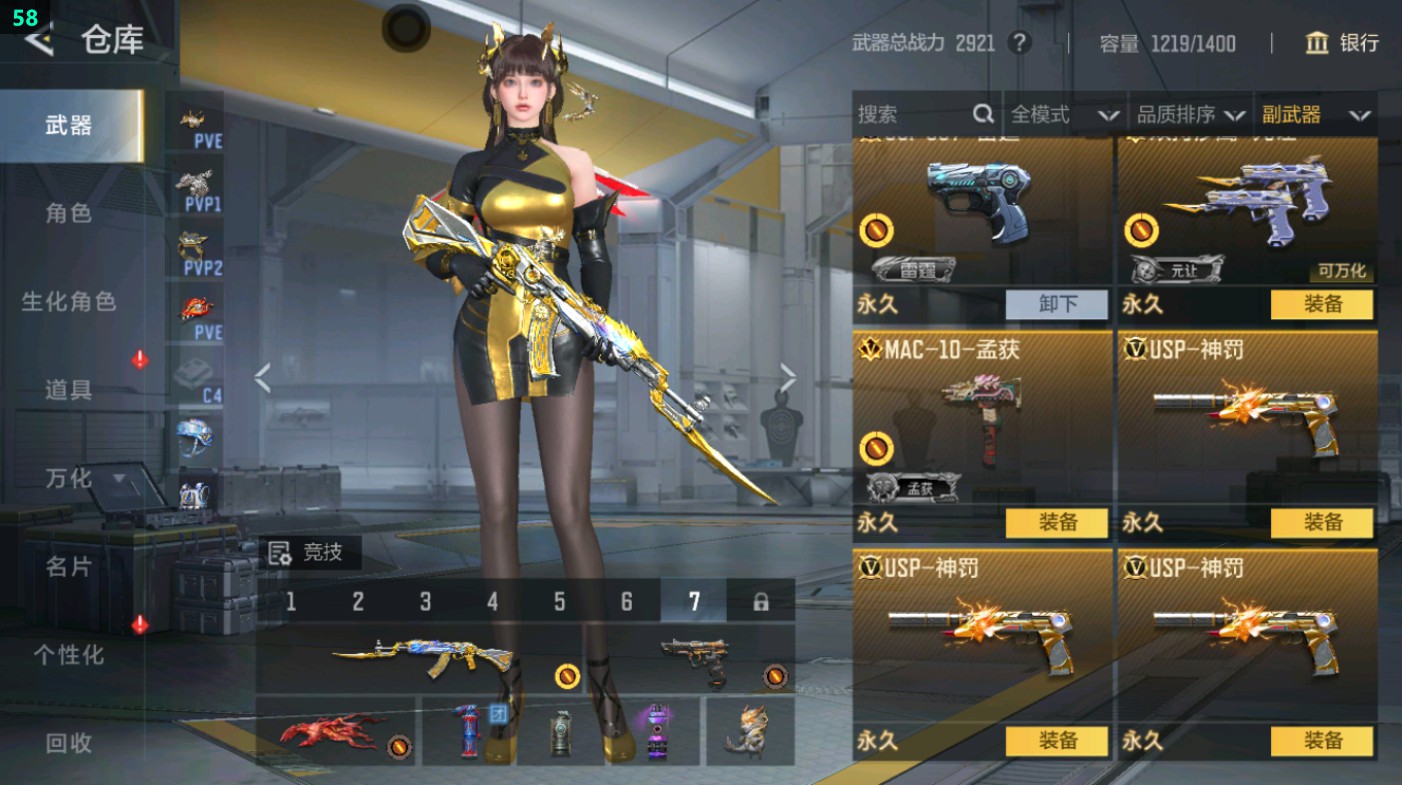Click the search magnifier icon
This screenshot has height=785, width=1402.
click(984, 115)
